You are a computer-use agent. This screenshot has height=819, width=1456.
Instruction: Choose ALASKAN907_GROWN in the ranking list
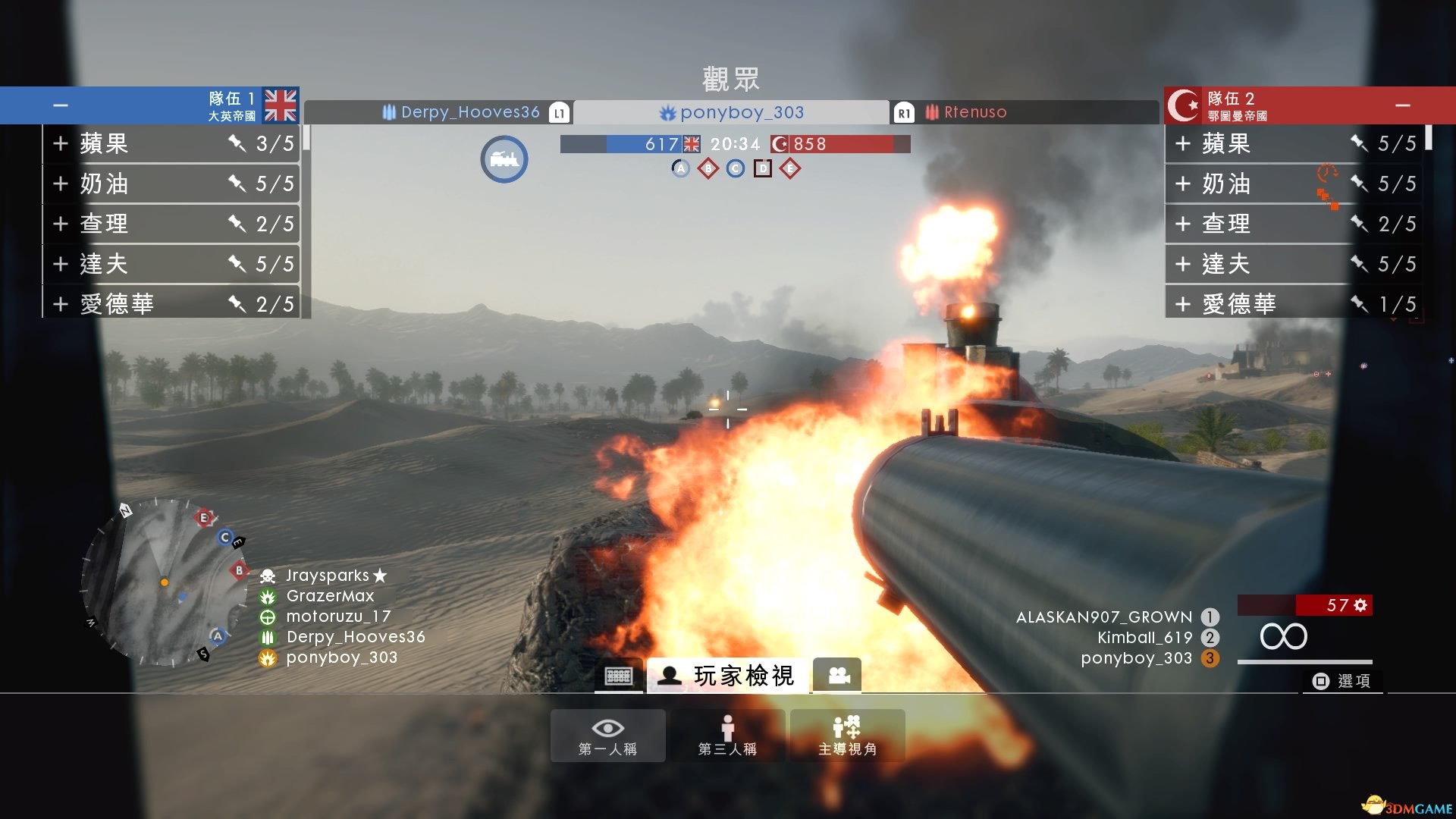click(x=1103, y=617)
